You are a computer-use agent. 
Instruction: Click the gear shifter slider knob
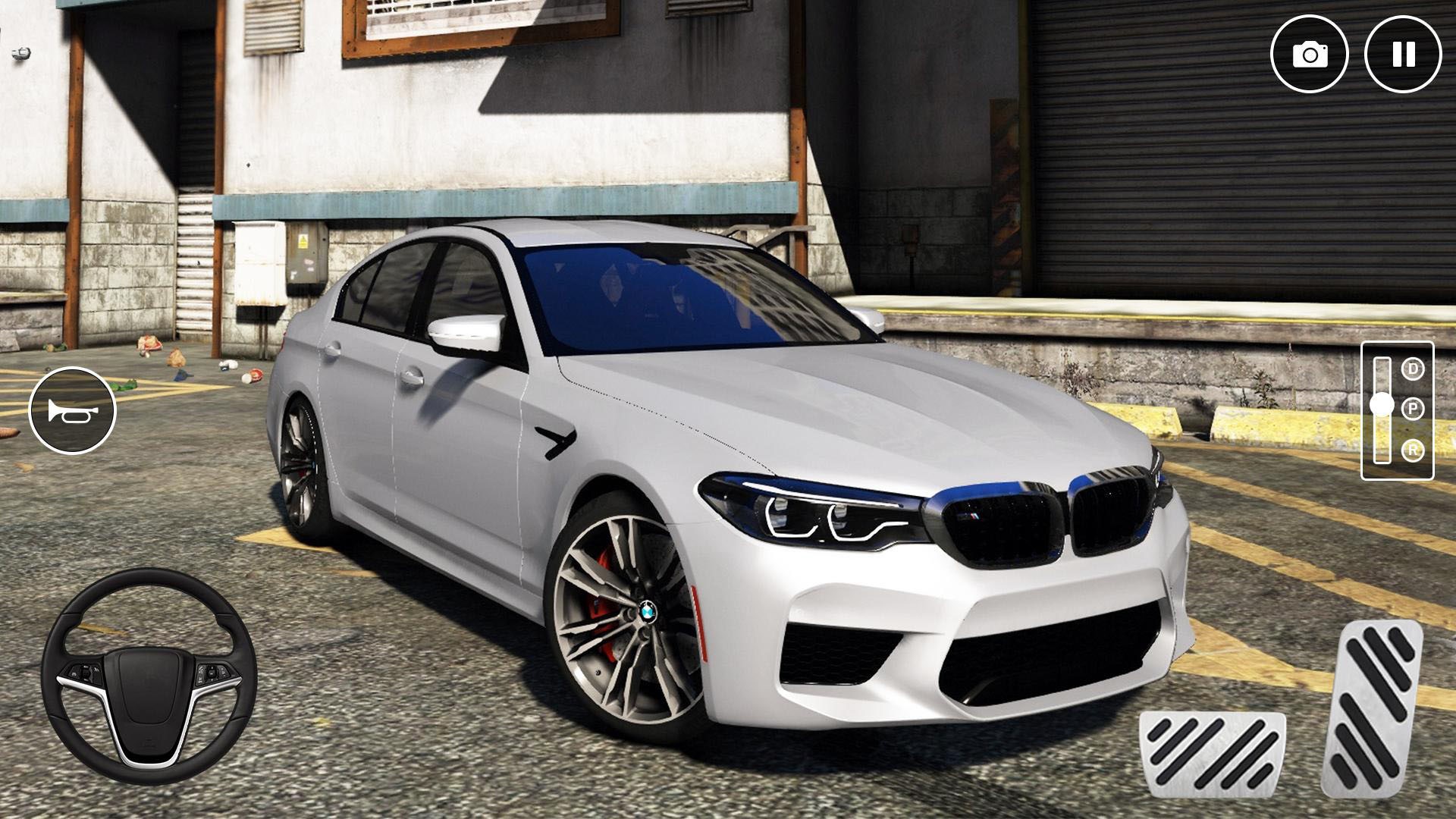click(x=1382, y=405)
